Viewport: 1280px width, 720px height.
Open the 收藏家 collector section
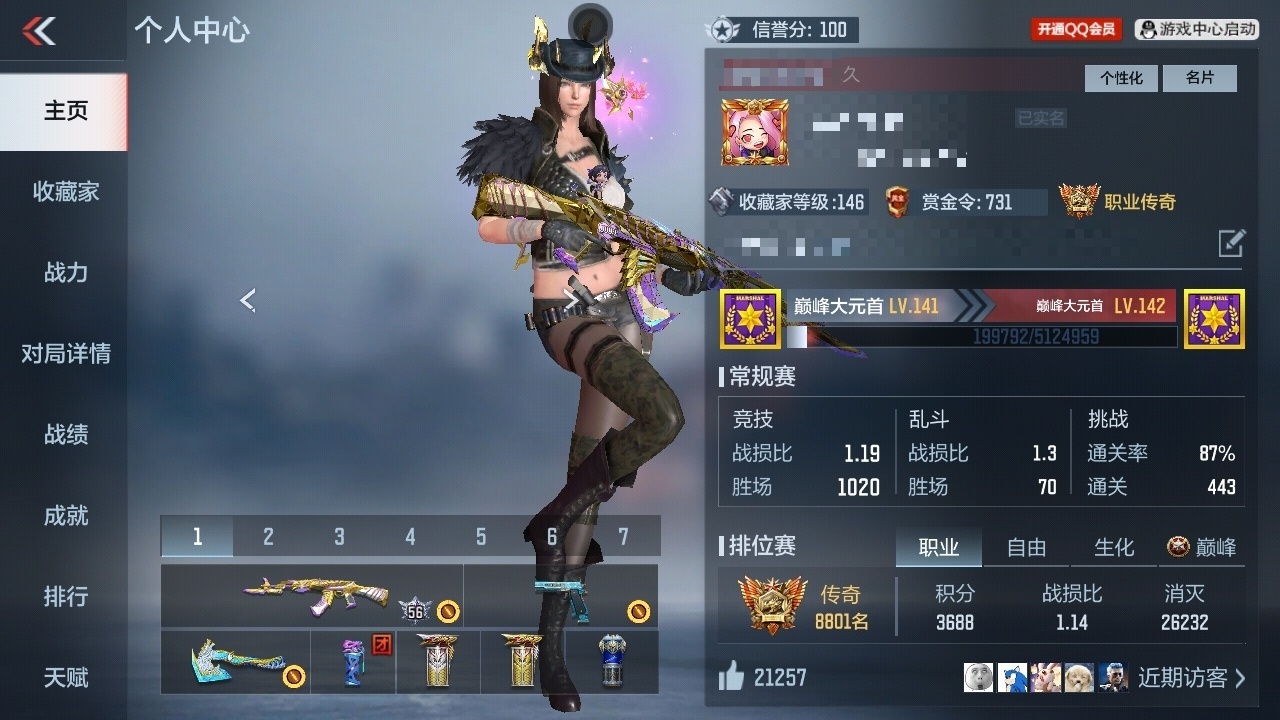tap(65, 191)
